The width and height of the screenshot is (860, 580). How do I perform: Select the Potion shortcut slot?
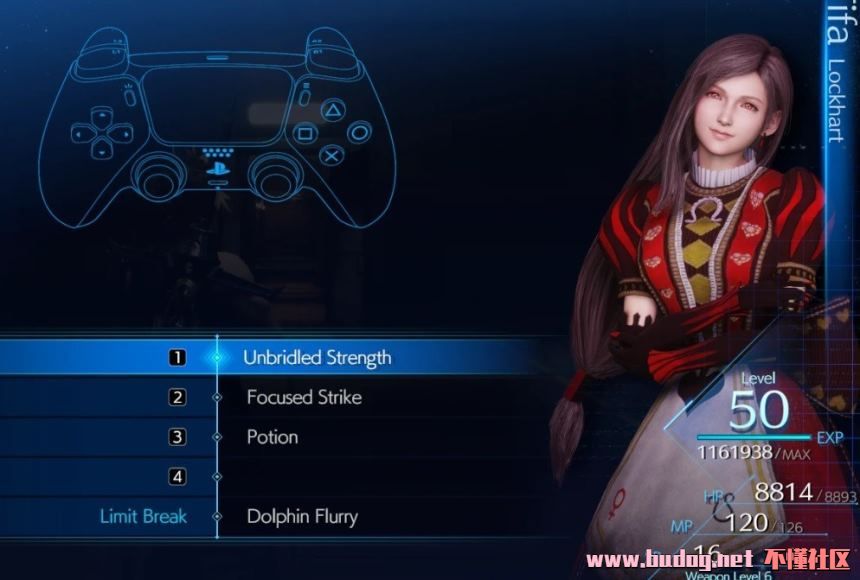272,437
